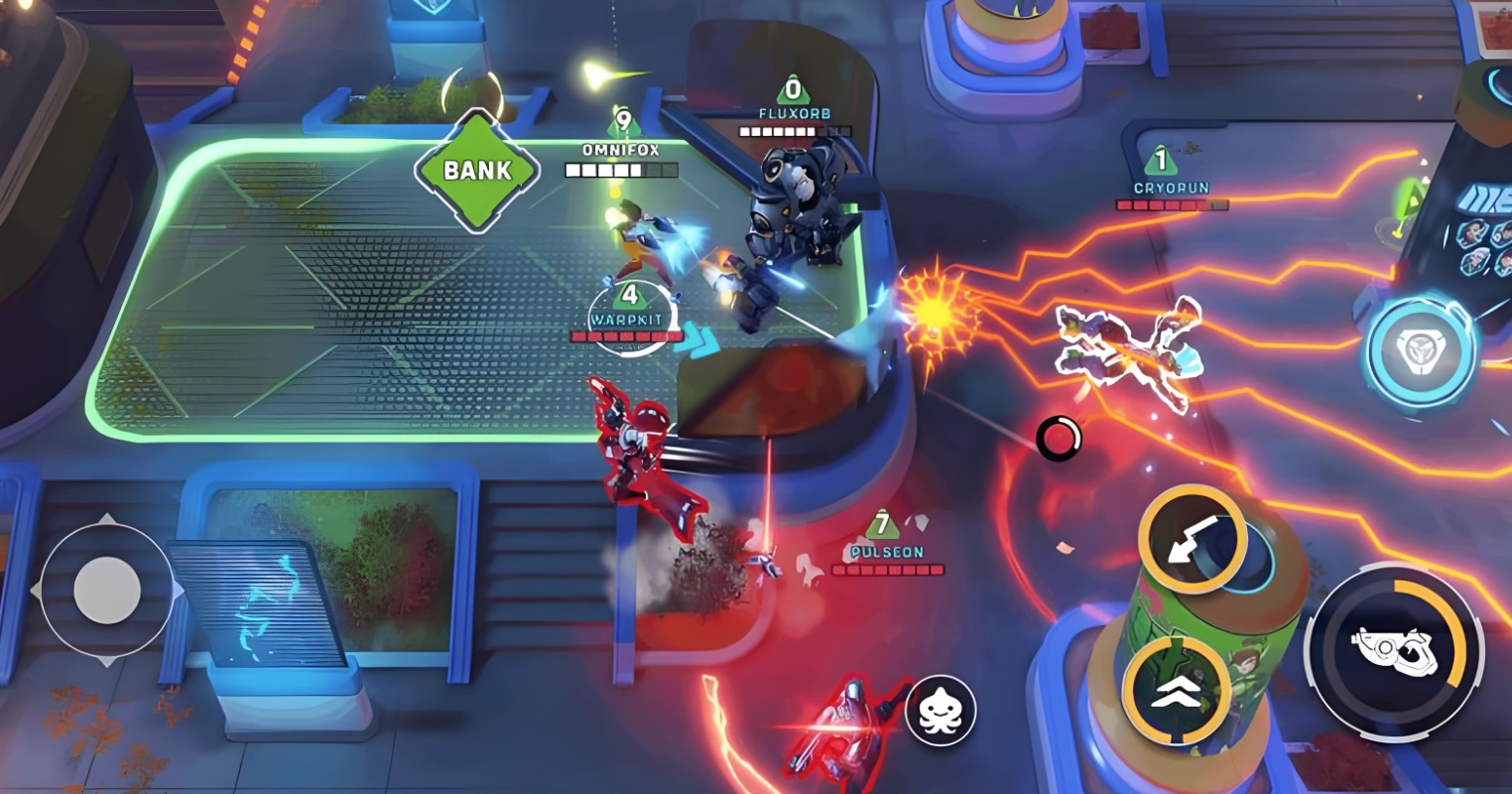Tap the virtual movement joystick

tap(107, 591)
